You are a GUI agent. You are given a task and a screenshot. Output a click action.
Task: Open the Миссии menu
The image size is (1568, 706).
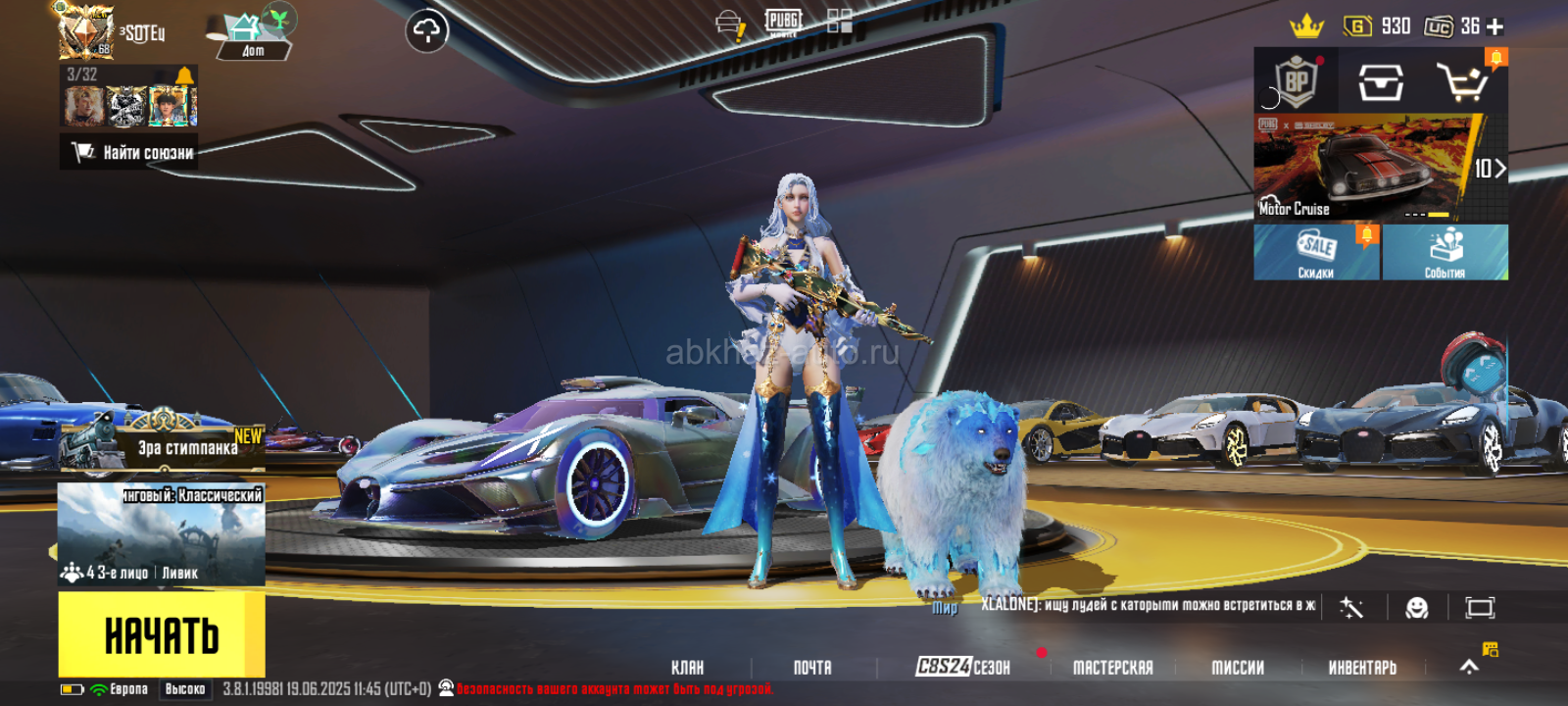click(1238, 668)
